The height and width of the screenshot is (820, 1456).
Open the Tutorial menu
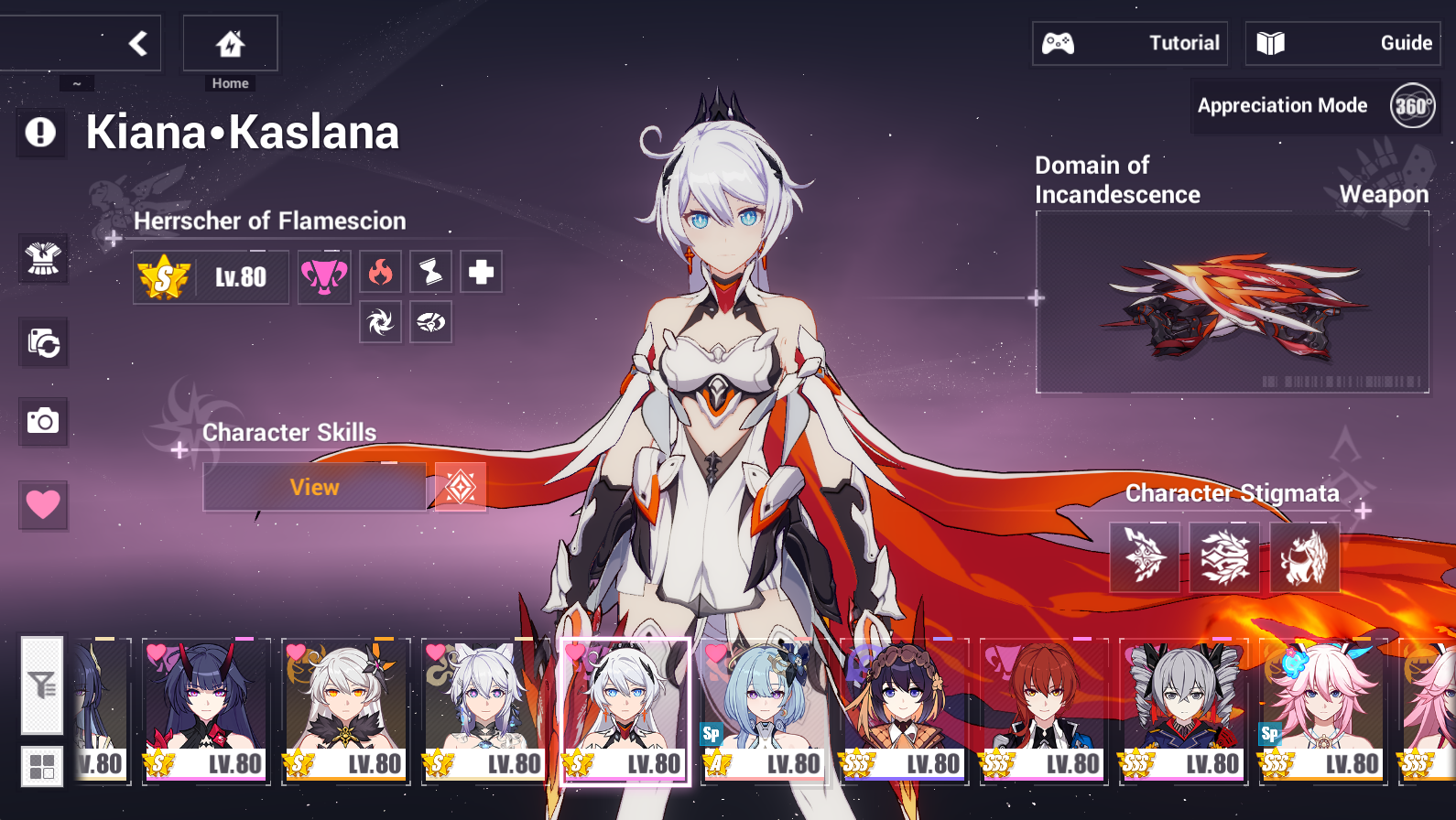1129,42
